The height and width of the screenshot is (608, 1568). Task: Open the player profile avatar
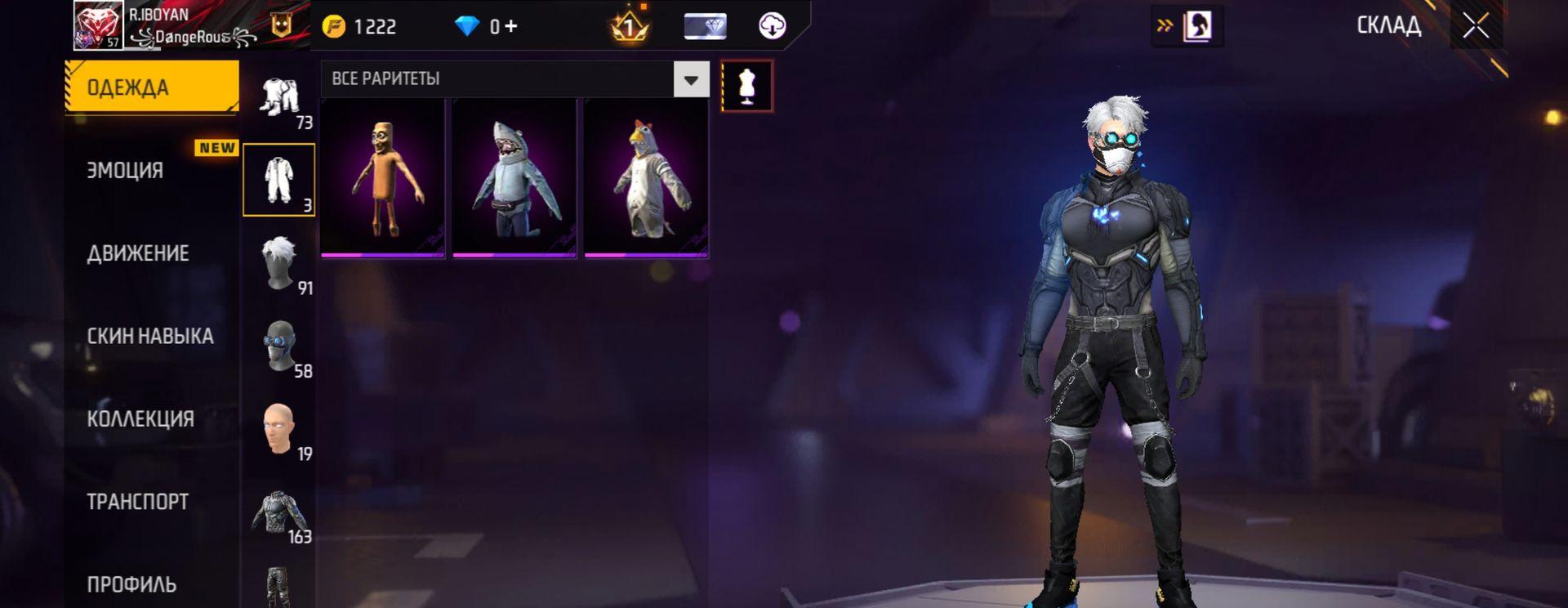click(98, 25)
